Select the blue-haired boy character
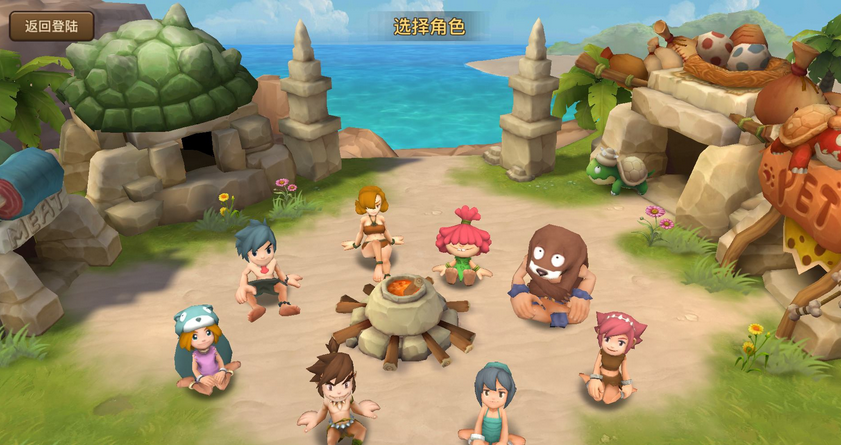841x445 pixels. point(263,267)
